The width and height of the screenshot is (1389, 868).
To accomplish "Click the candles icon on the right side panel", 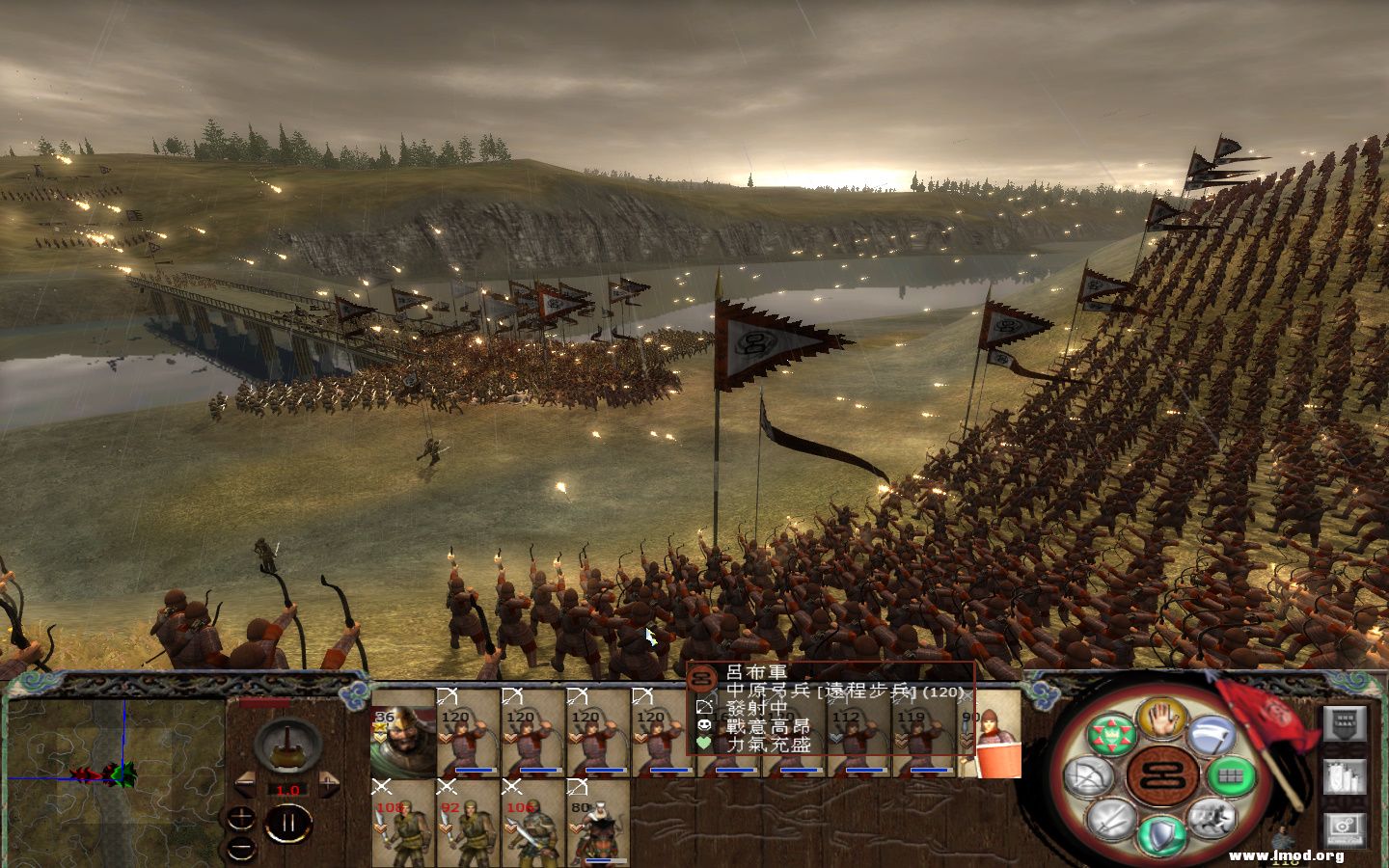I will (1345, 778).
